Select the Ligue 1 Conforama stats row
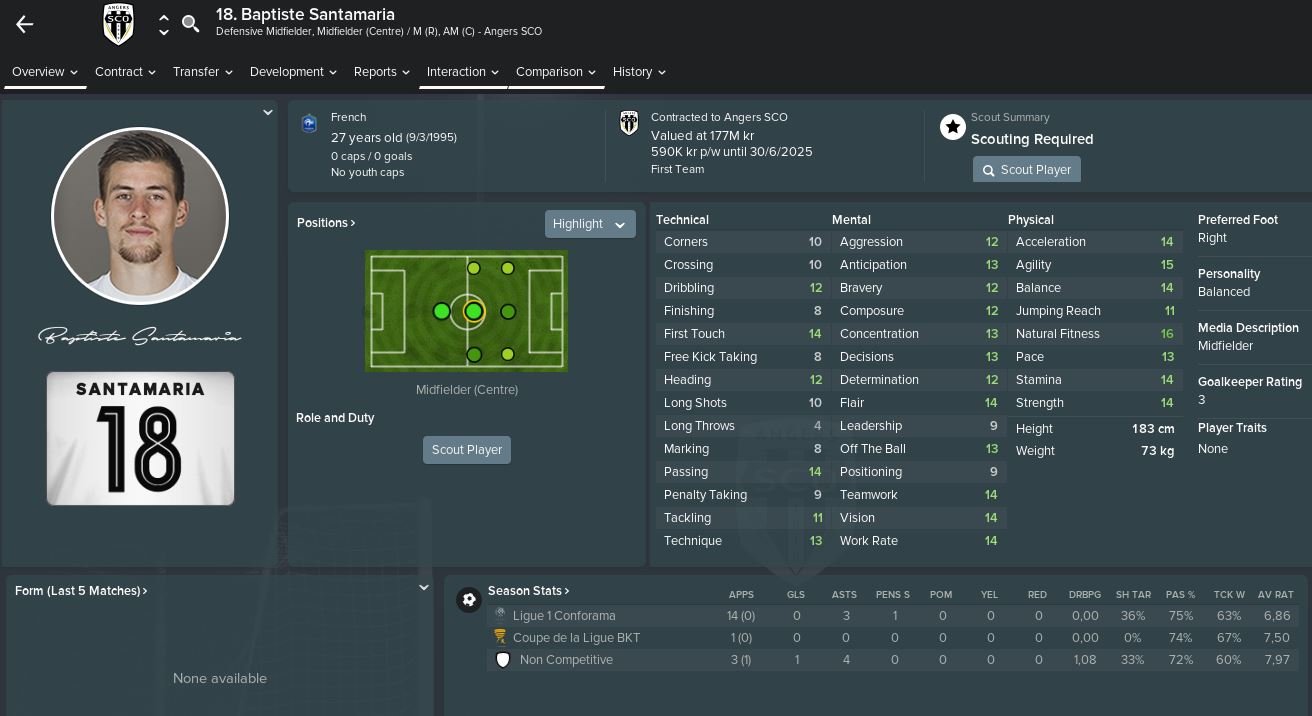The image size is (1312, 716). (564, 616)
